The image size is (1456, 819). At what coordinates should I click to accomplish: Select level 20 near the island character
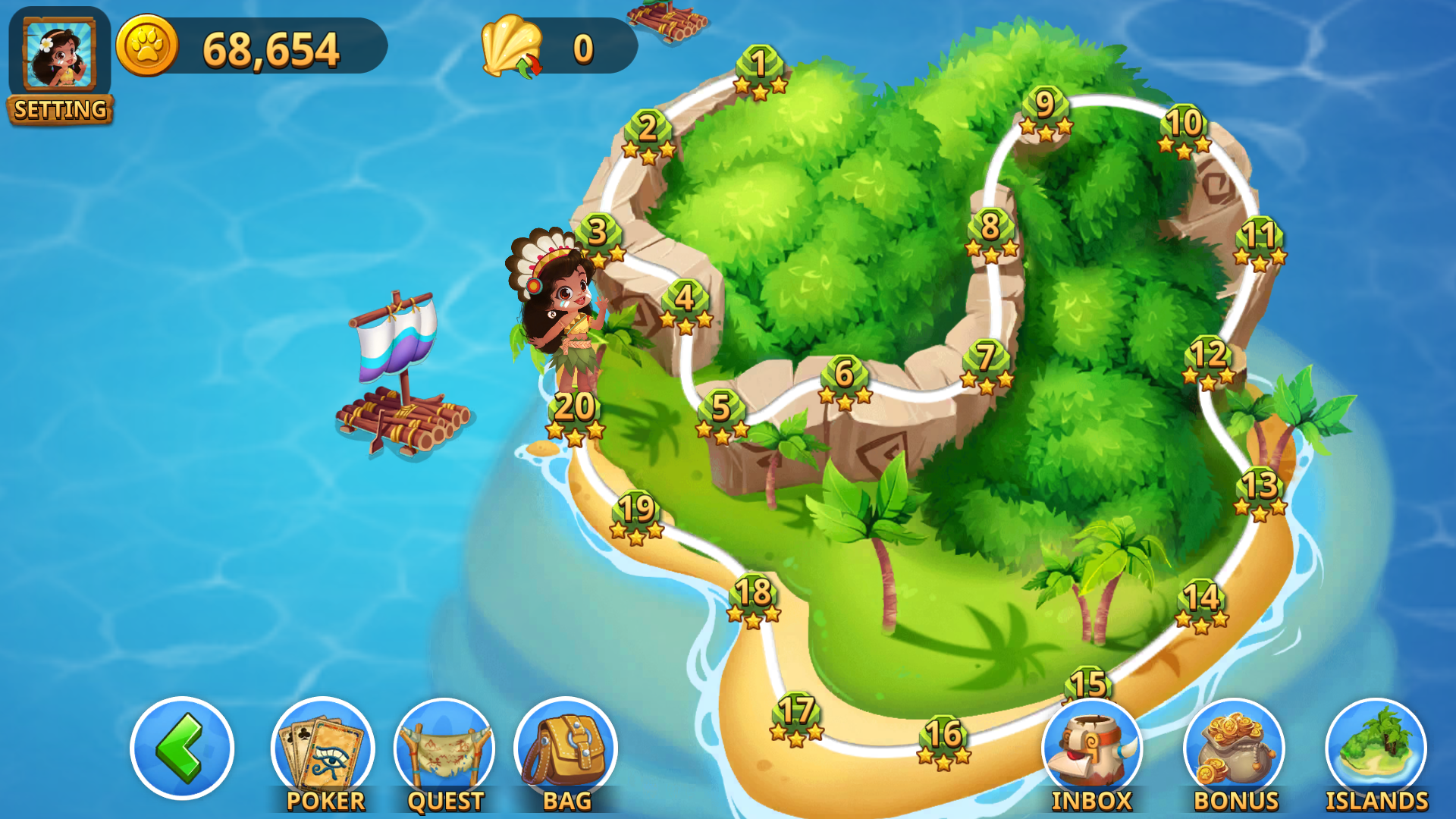pos(573,406)
